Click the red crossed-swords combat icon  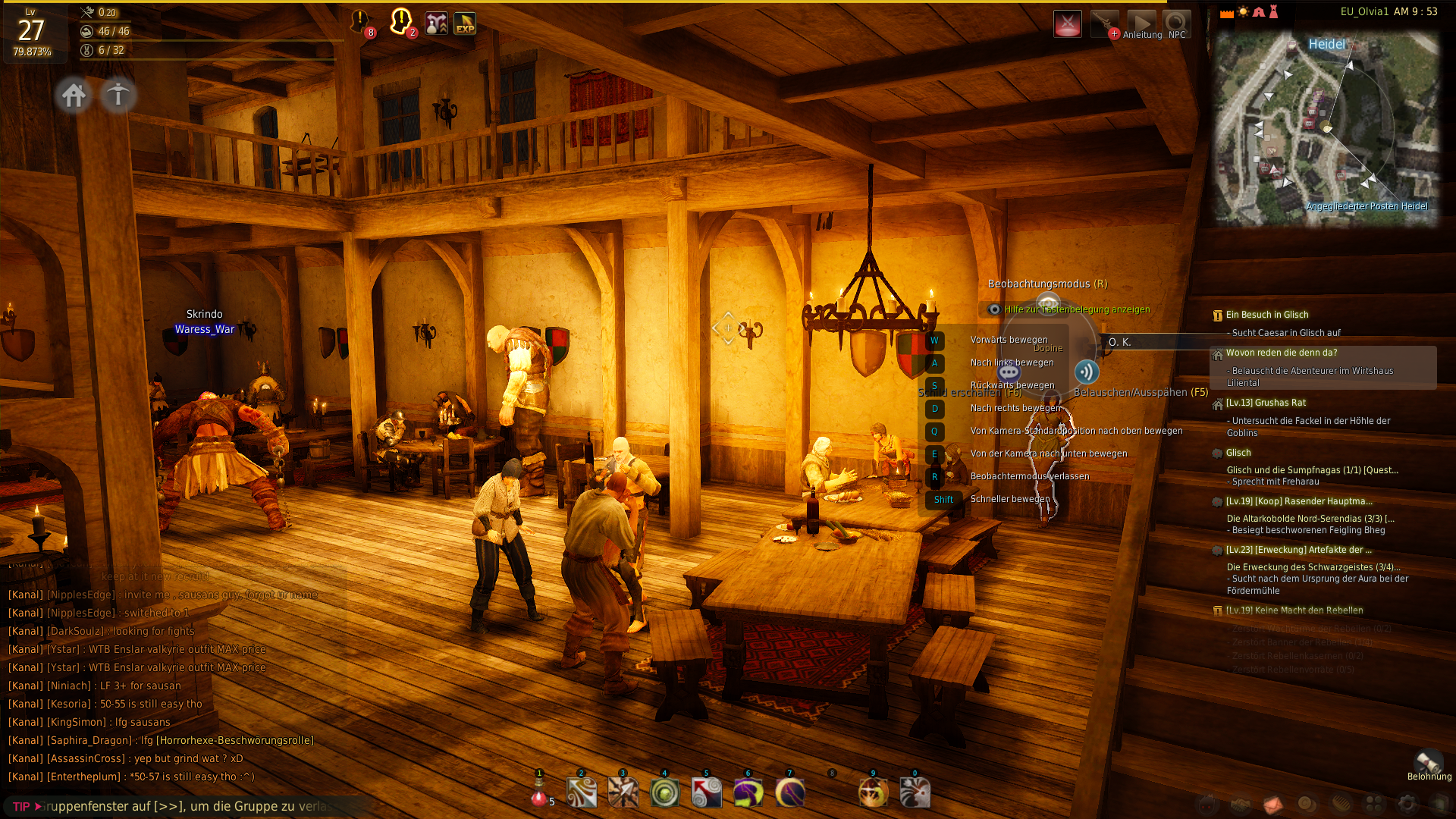coord(1067,24)
